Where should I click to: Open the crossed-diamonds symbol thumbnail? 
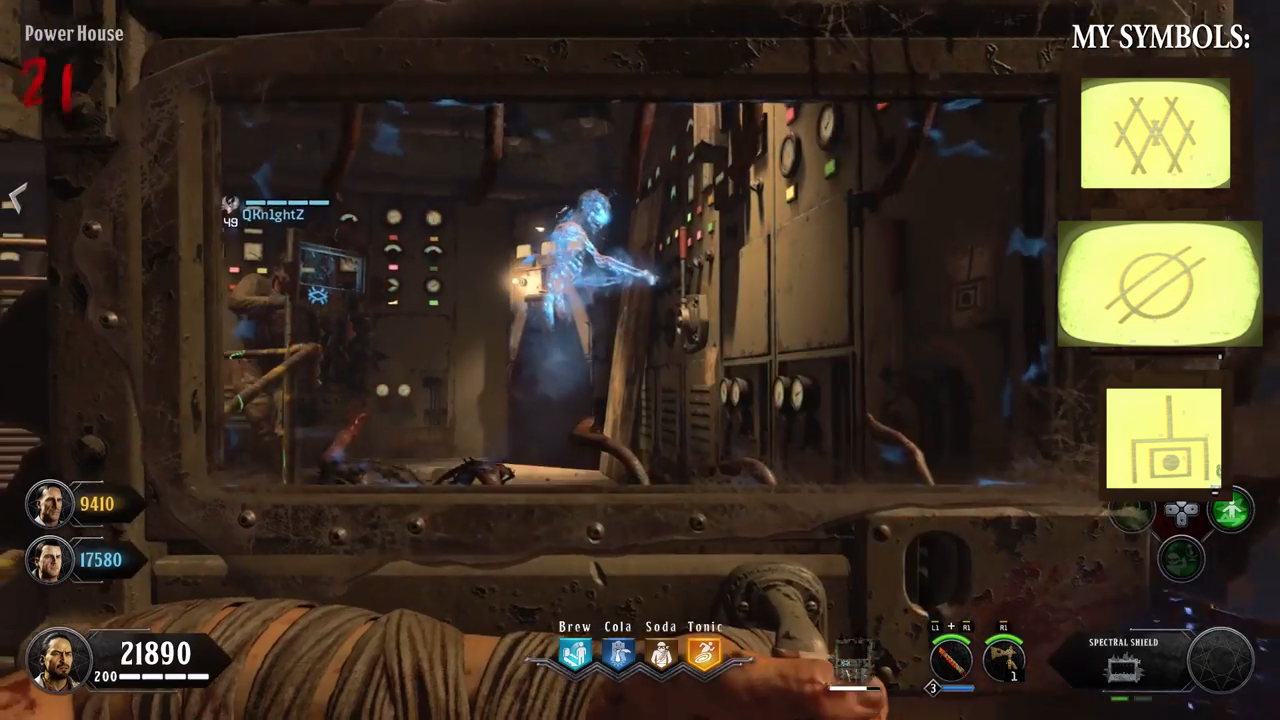coord(1155,133)
